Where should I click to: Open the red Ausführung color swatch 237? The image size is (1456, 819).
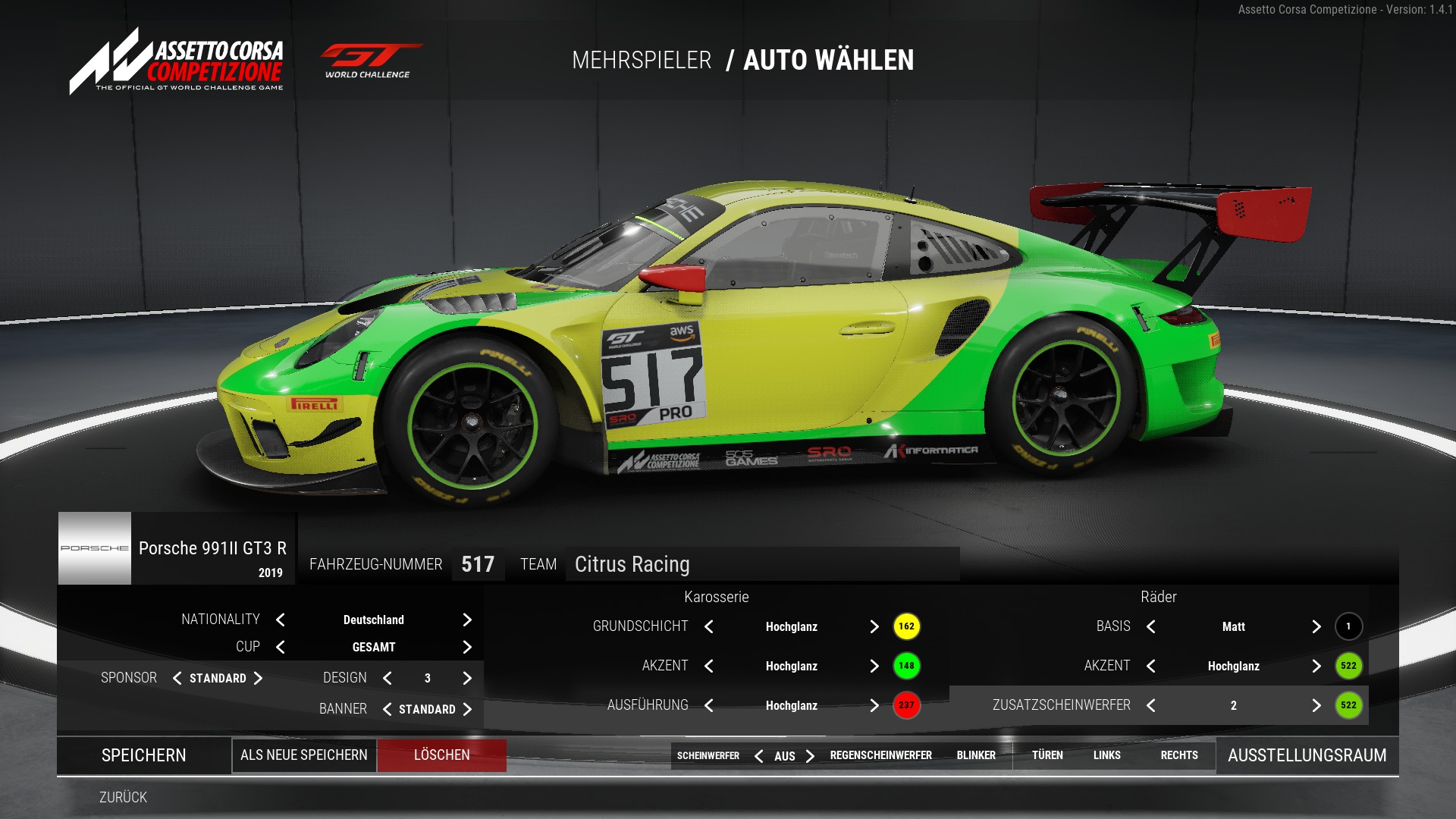click(x=906, y=705)
